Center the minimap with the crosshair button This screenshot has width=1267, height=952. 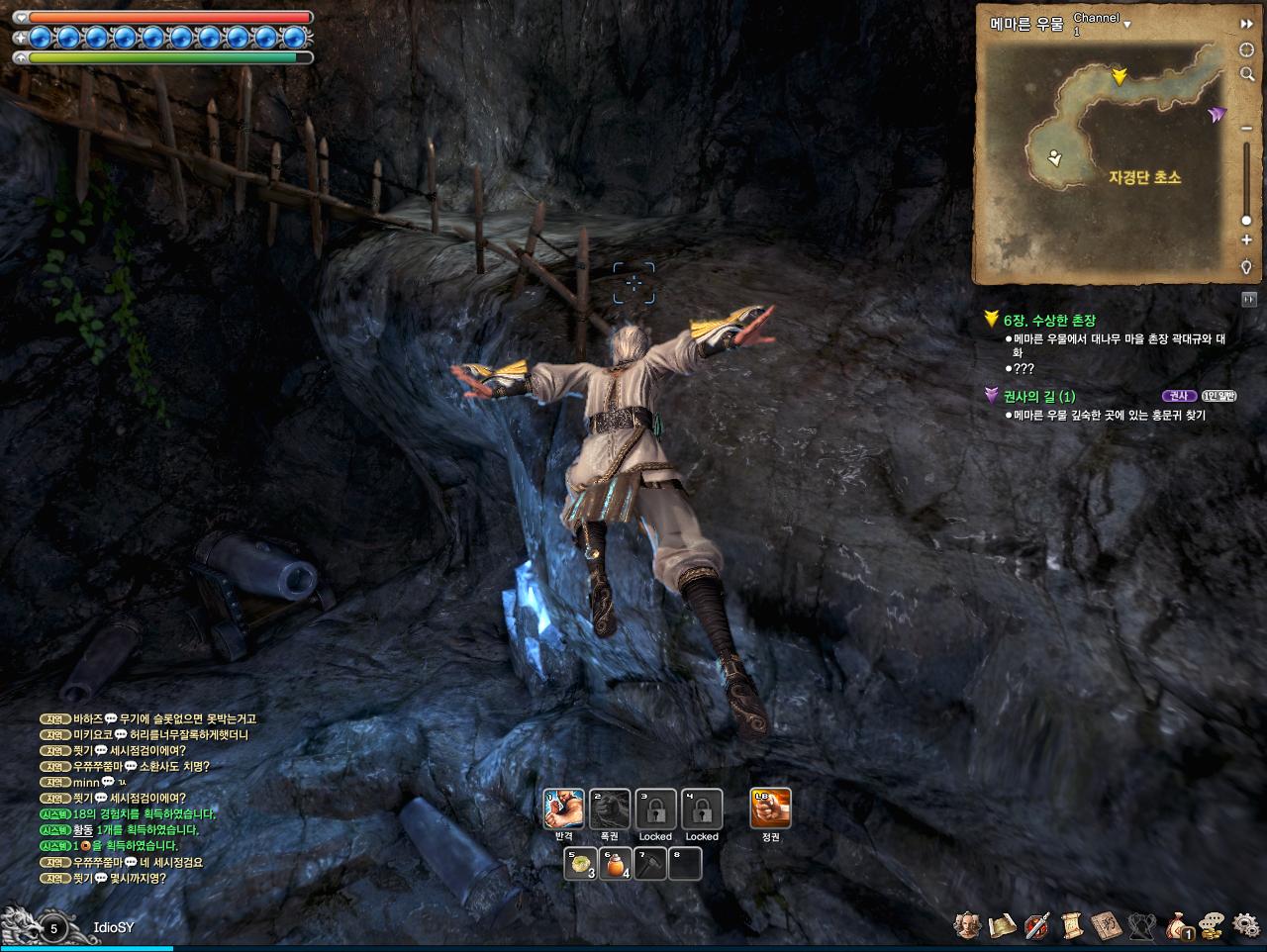[x=1246, y=49]
